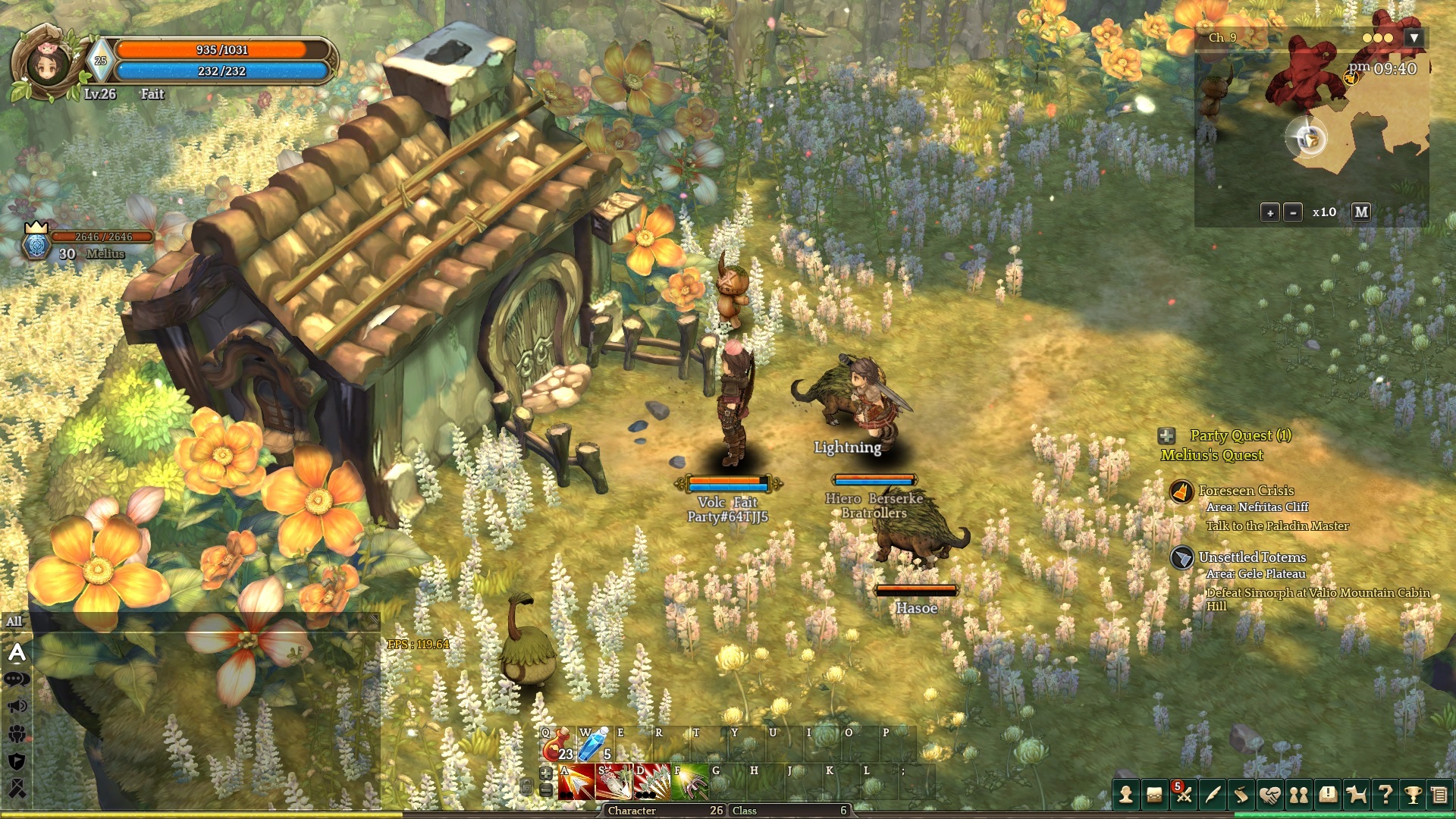Open the character info menu icon
Screen dimensions: 1456x819
pos(1126,795)
